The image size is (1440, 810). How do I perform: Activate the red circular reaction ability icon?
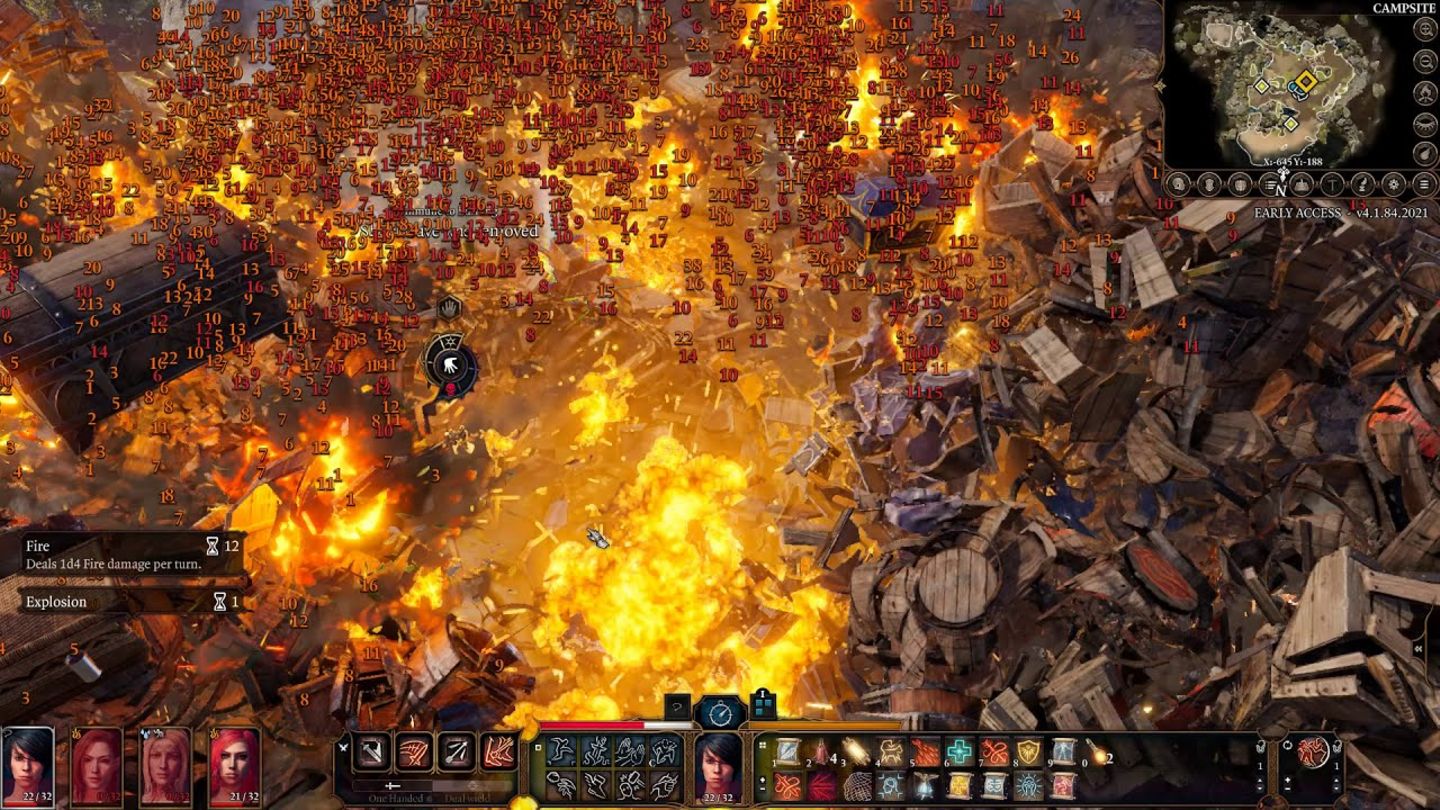click(1311, 752)
